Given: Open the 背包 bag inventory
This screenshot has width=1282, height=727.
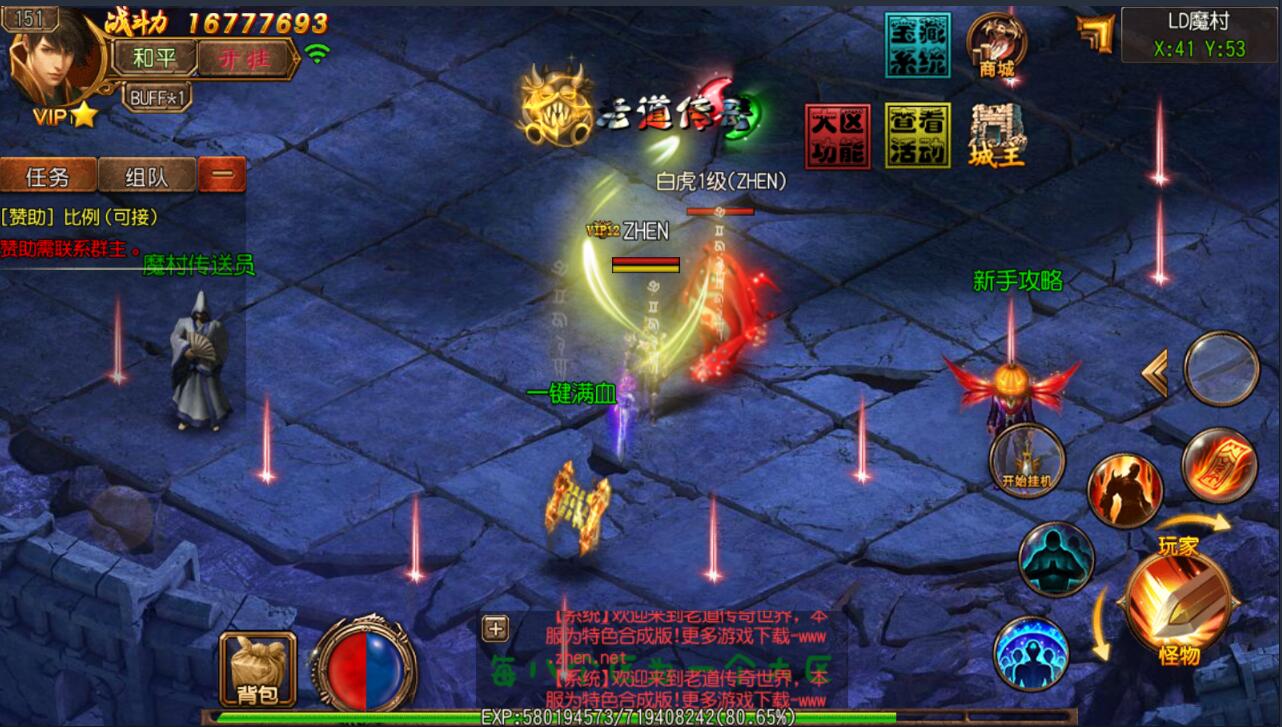Looking at the screenshot, I should point(257,668).
